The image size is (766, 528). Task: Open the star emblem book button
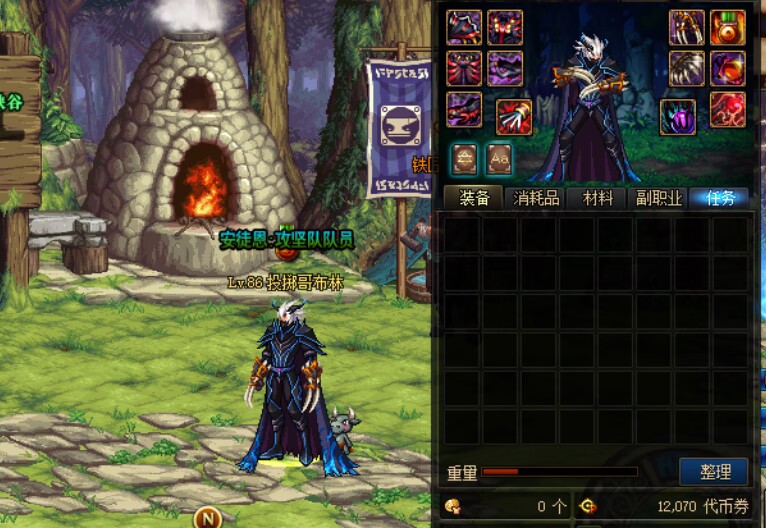click(464, 158)
